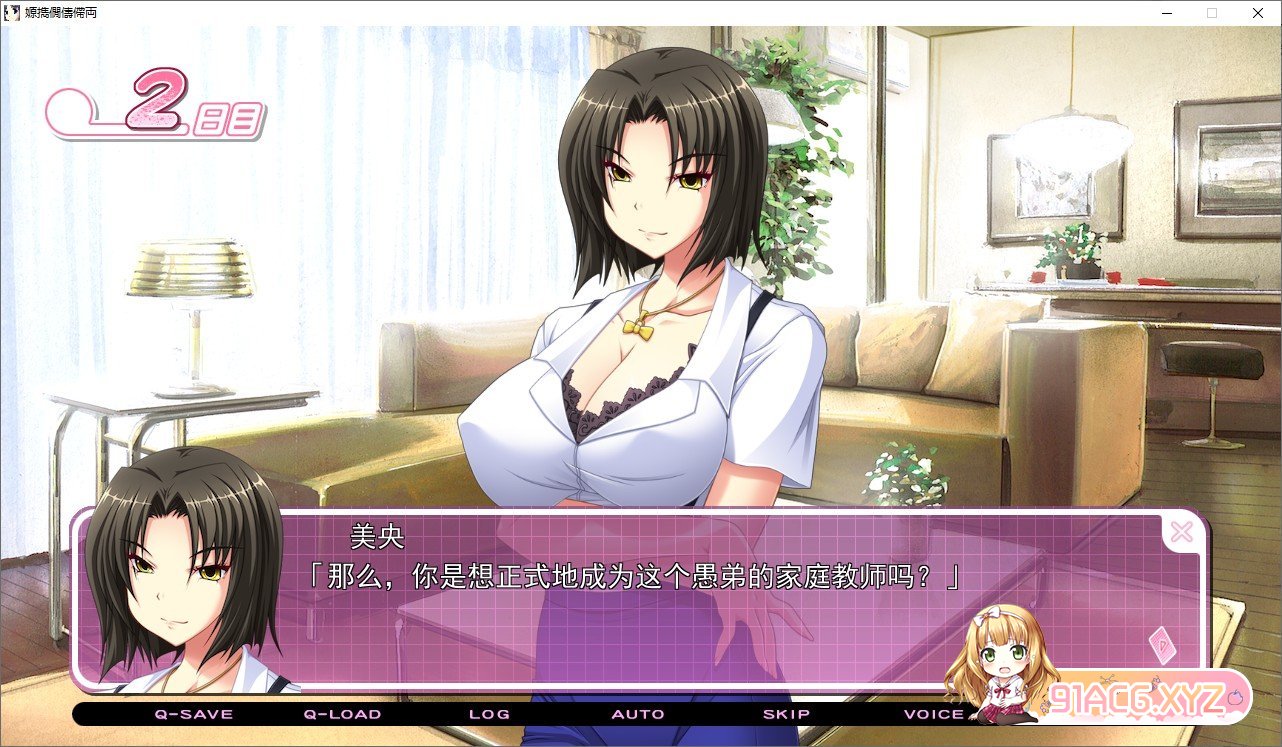Minimize the game window

1167,13
